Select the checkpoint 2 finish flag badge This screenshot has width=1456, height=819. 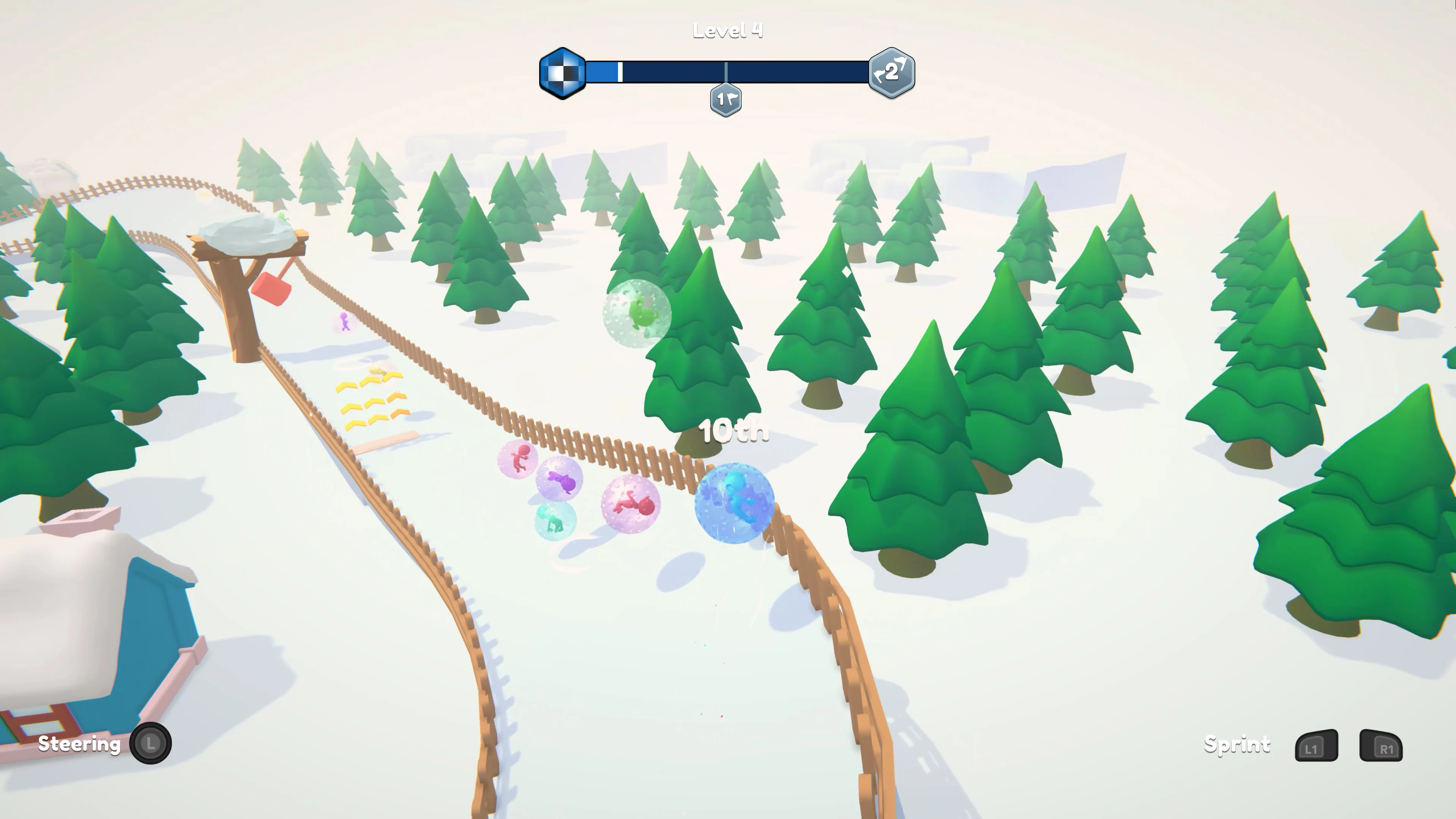pos(892,72)
